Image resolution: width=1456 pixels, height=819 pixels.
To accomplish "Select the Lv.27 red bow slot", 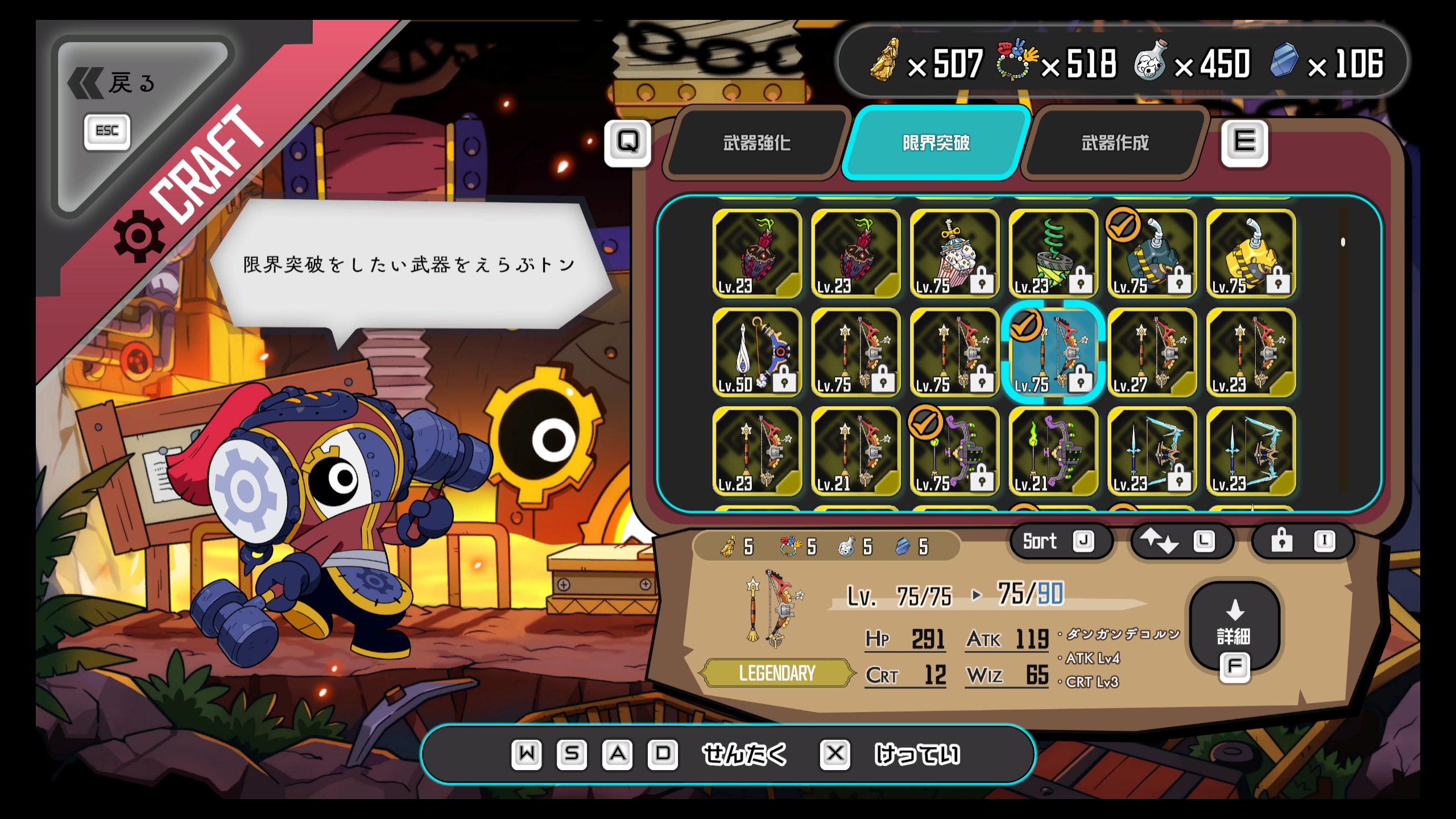I will 1152,353.
